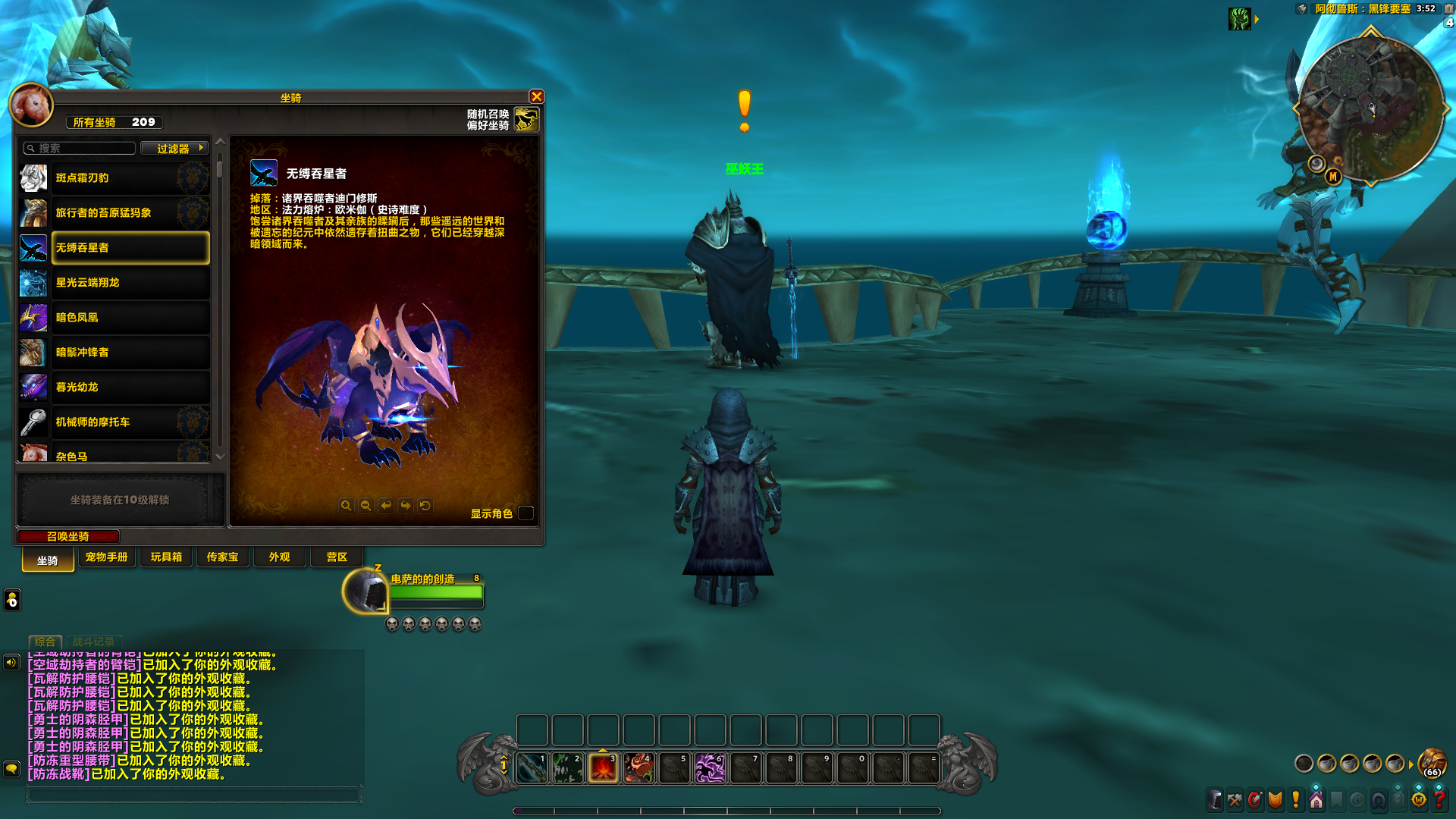Choose the 暗色凤凰 mount row
This screenshot has height=819, width=1456.
(x=130, y=318)
